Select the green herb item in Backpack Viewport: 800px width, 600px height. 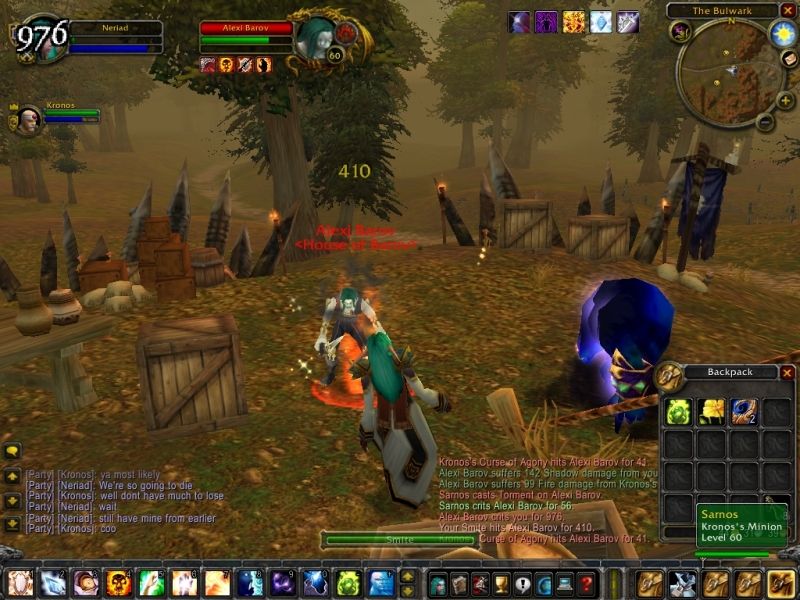(x=677, y=410)
